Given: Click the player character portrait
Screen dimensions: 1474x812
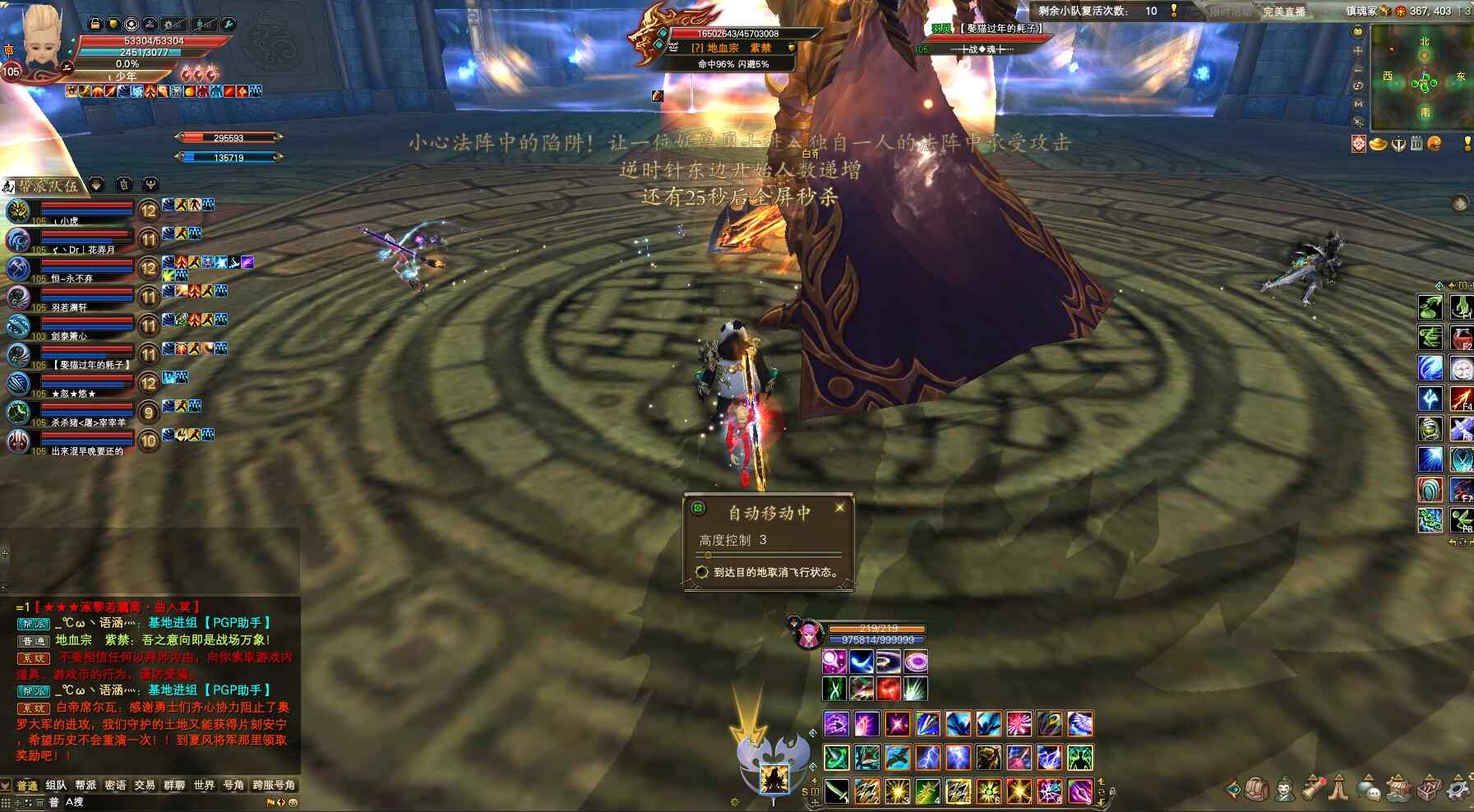Looking at the screenshot, I should tap(41, 37).
